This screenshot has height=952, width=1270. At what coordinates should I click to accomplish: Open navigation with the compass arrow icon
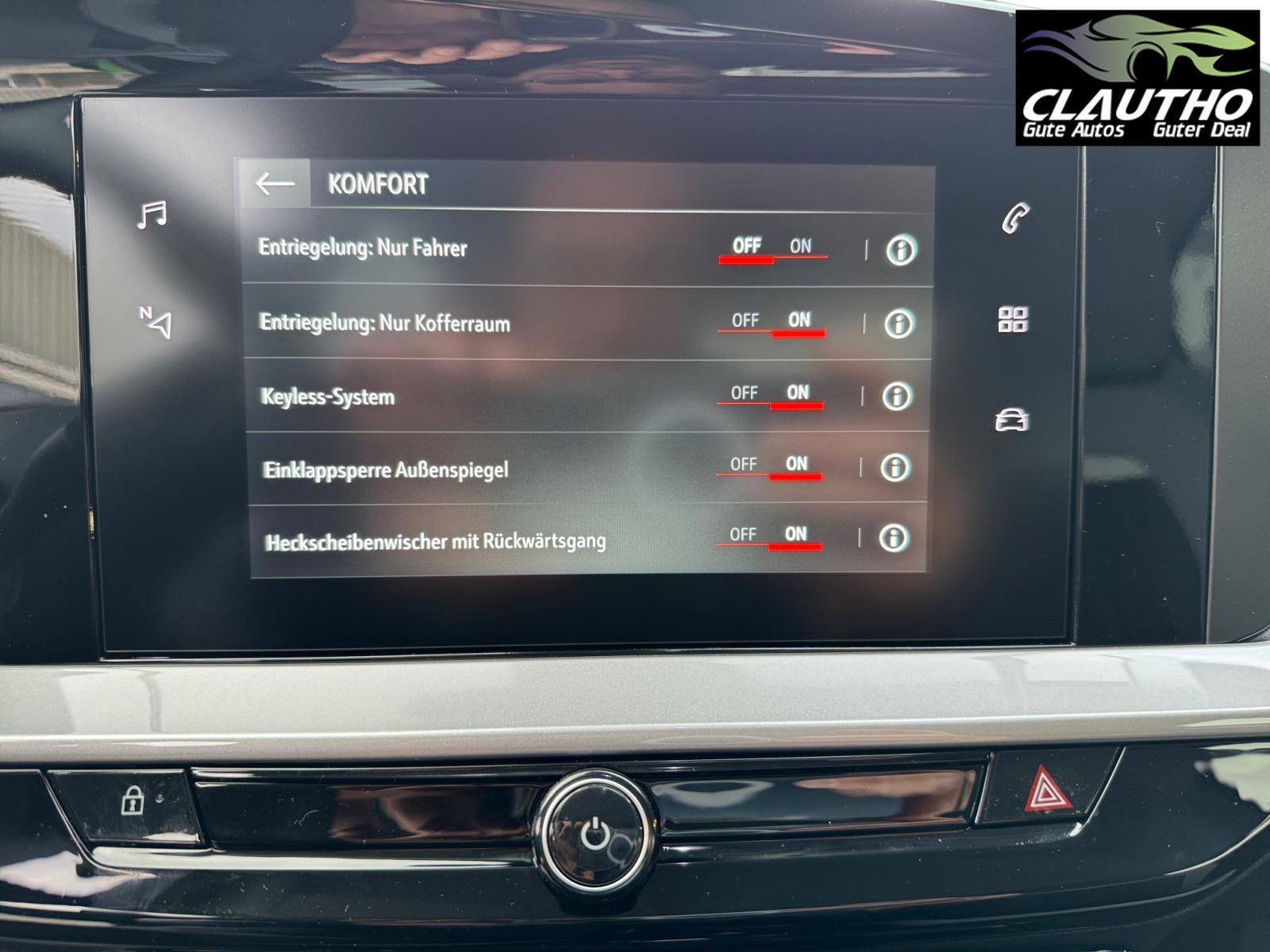(x=156, y=321)
